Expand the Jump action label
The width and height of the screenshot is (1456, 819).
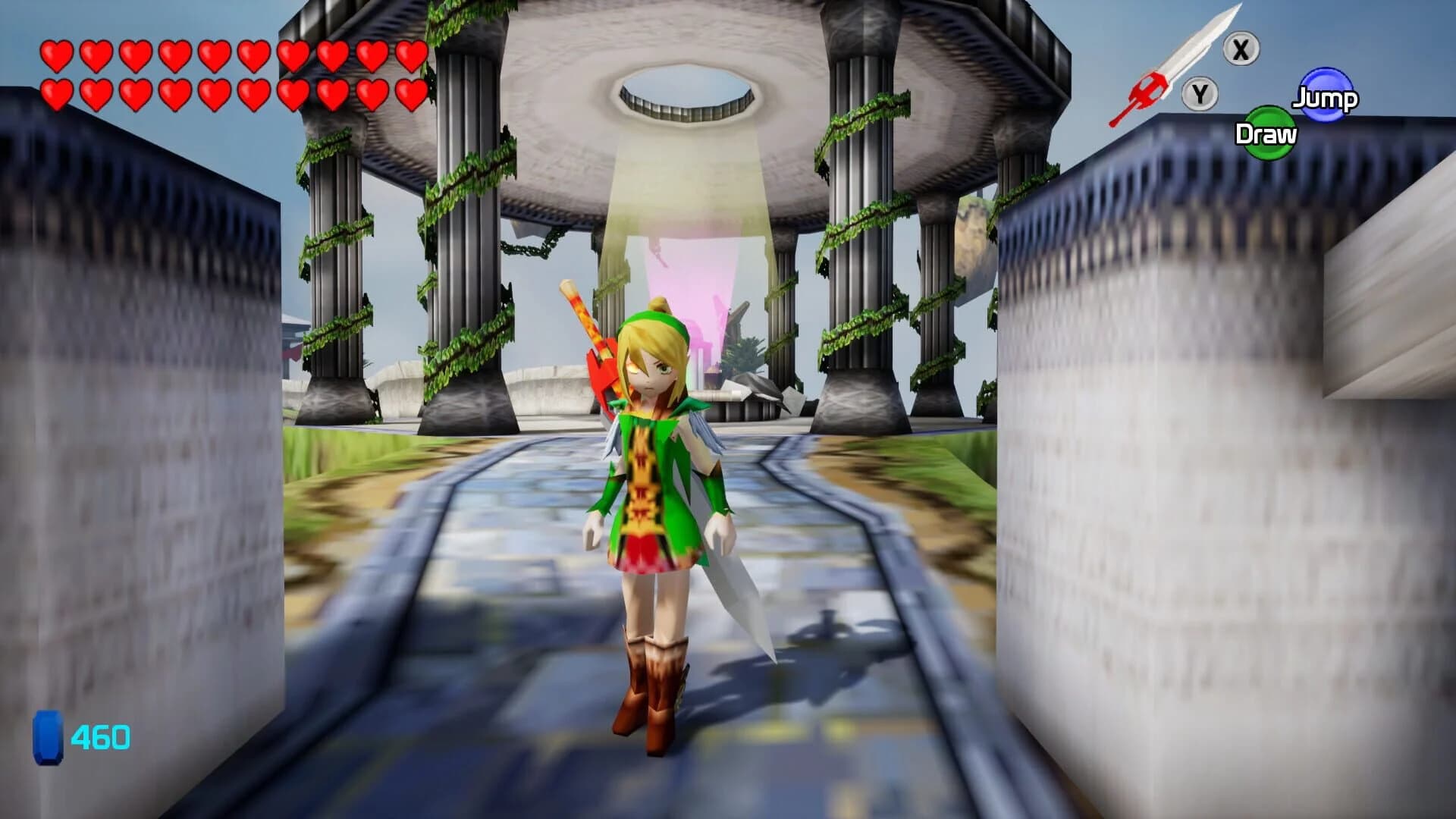click(x=1323, y=97)
